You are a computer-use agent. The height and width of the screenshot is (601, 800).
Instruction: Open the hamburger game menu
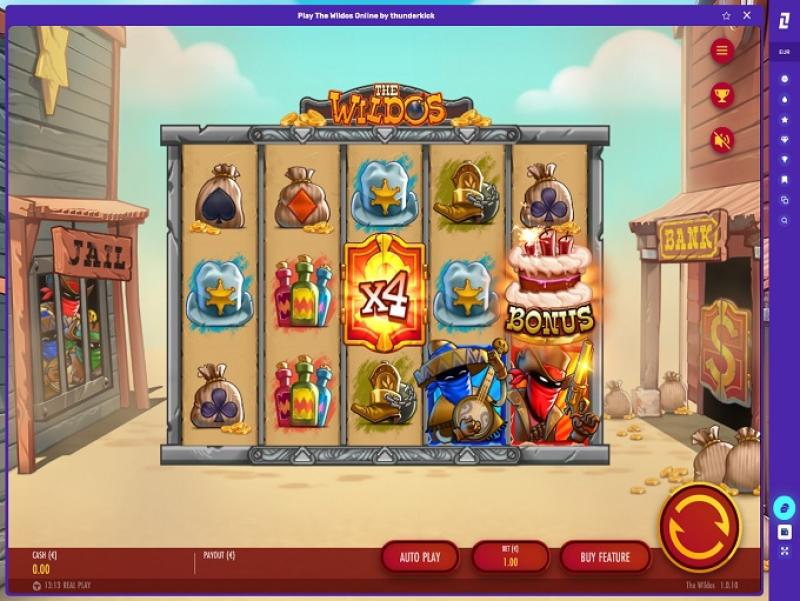(x=722, y=51)
